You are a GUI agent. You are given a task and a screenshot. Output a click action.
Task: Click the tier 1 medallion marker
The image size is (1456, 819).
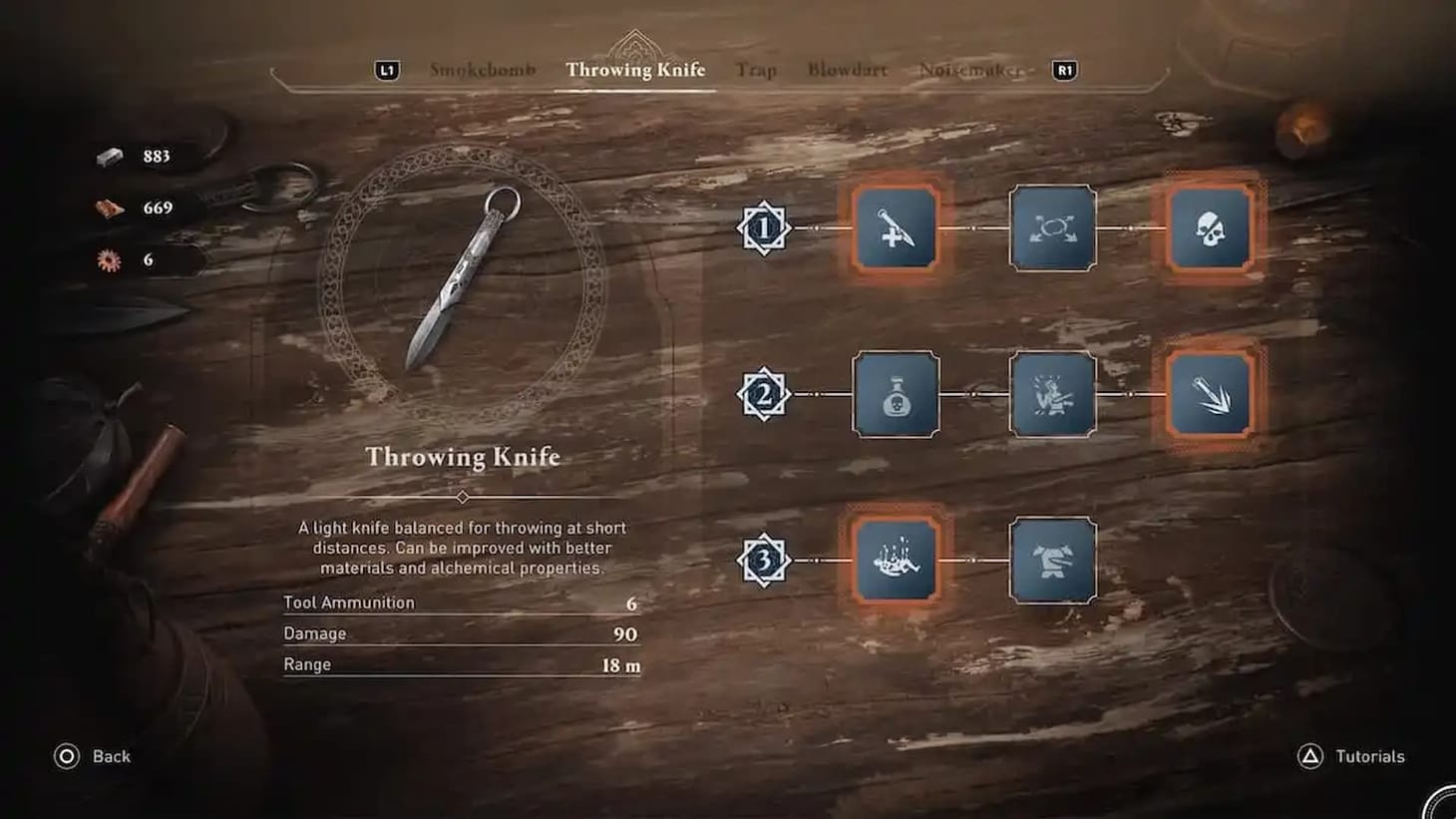point(762,229)
